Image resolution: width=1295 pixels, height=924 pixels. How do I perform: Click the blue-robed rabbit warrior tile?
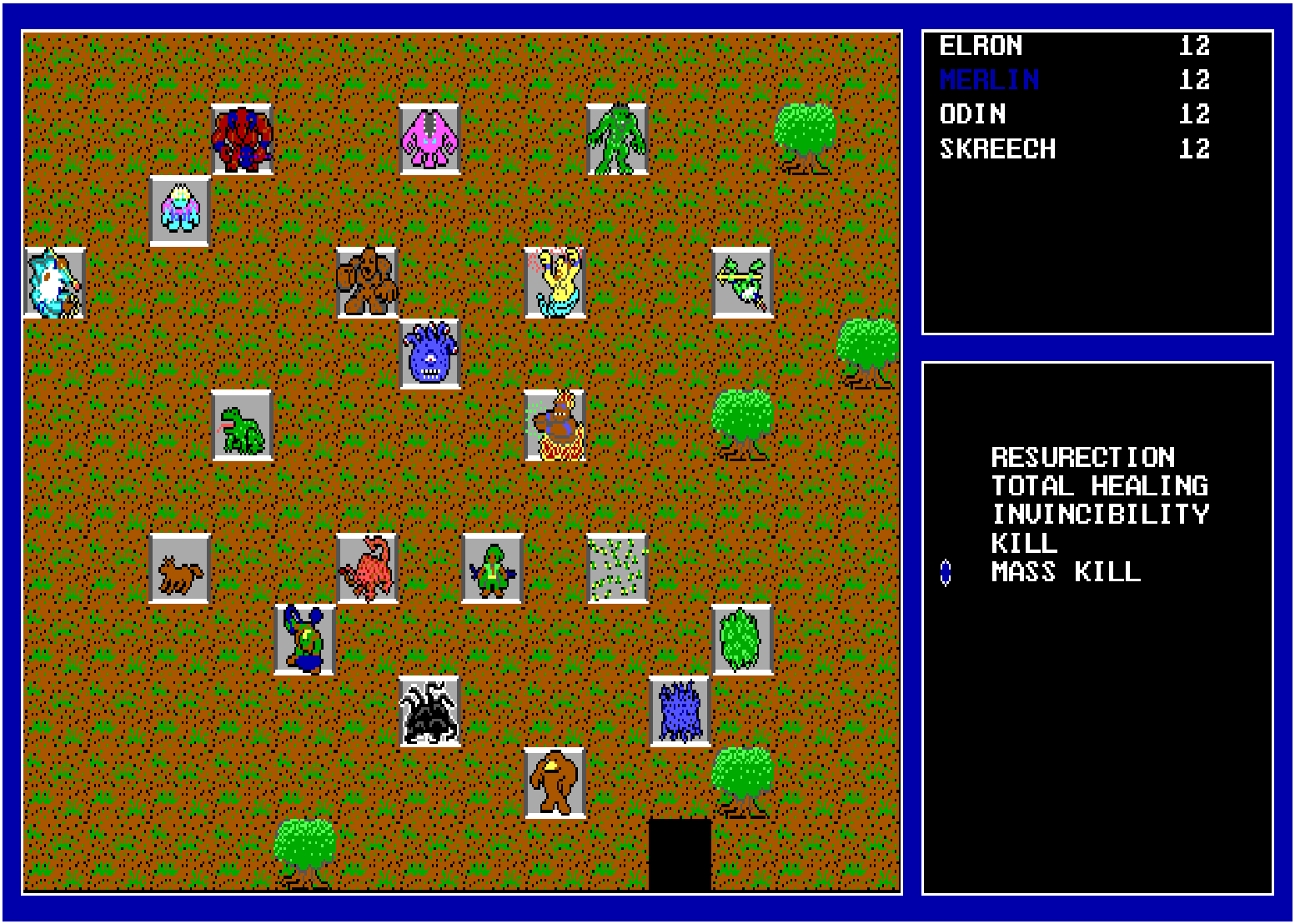pyautogui.click(x=304, y=639)
